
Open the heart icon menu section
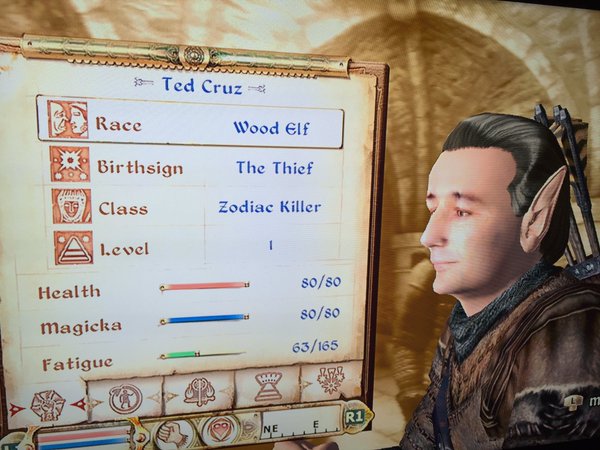219,430
